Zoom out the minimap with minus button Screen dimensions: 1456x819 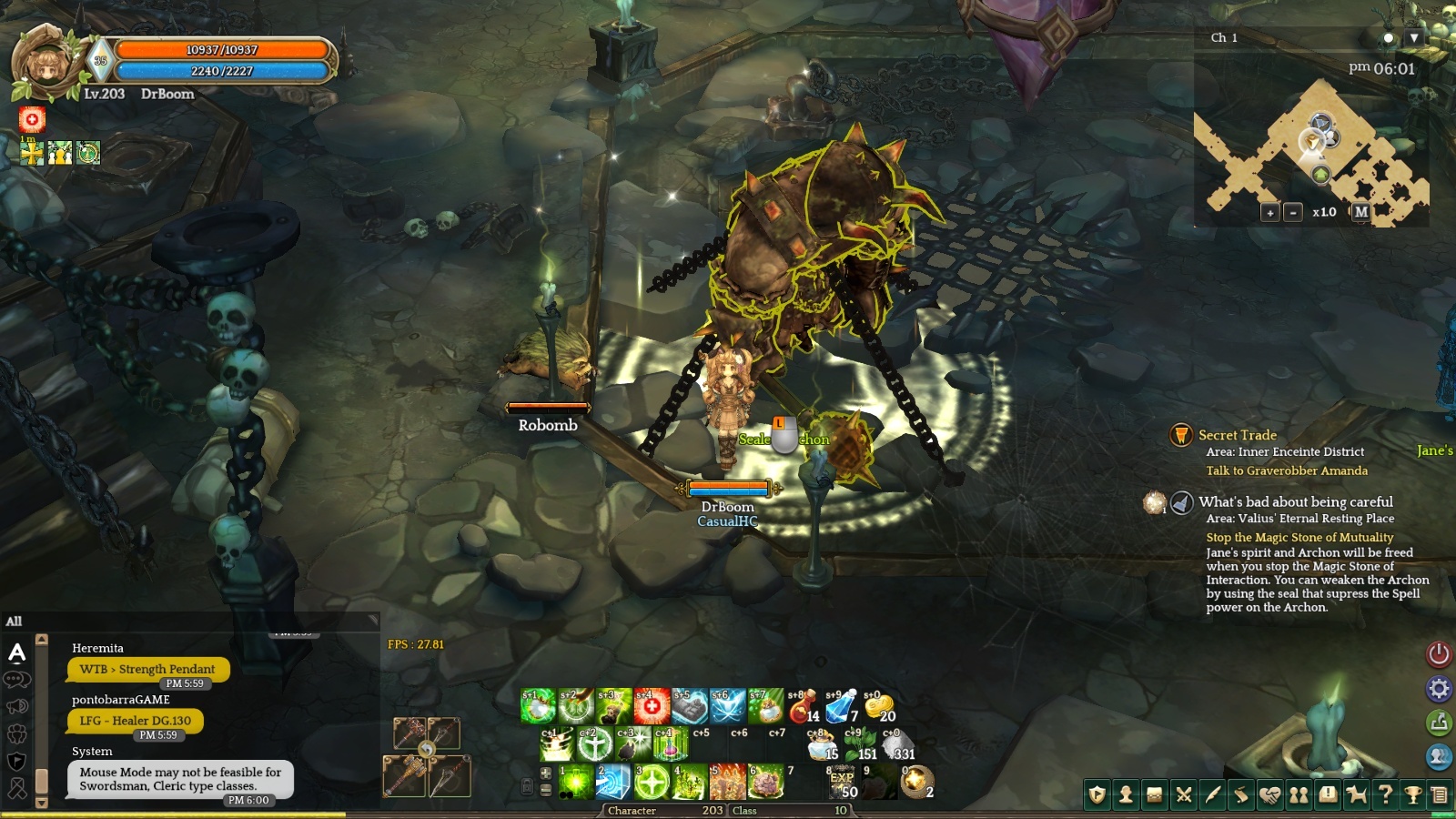1293,212
